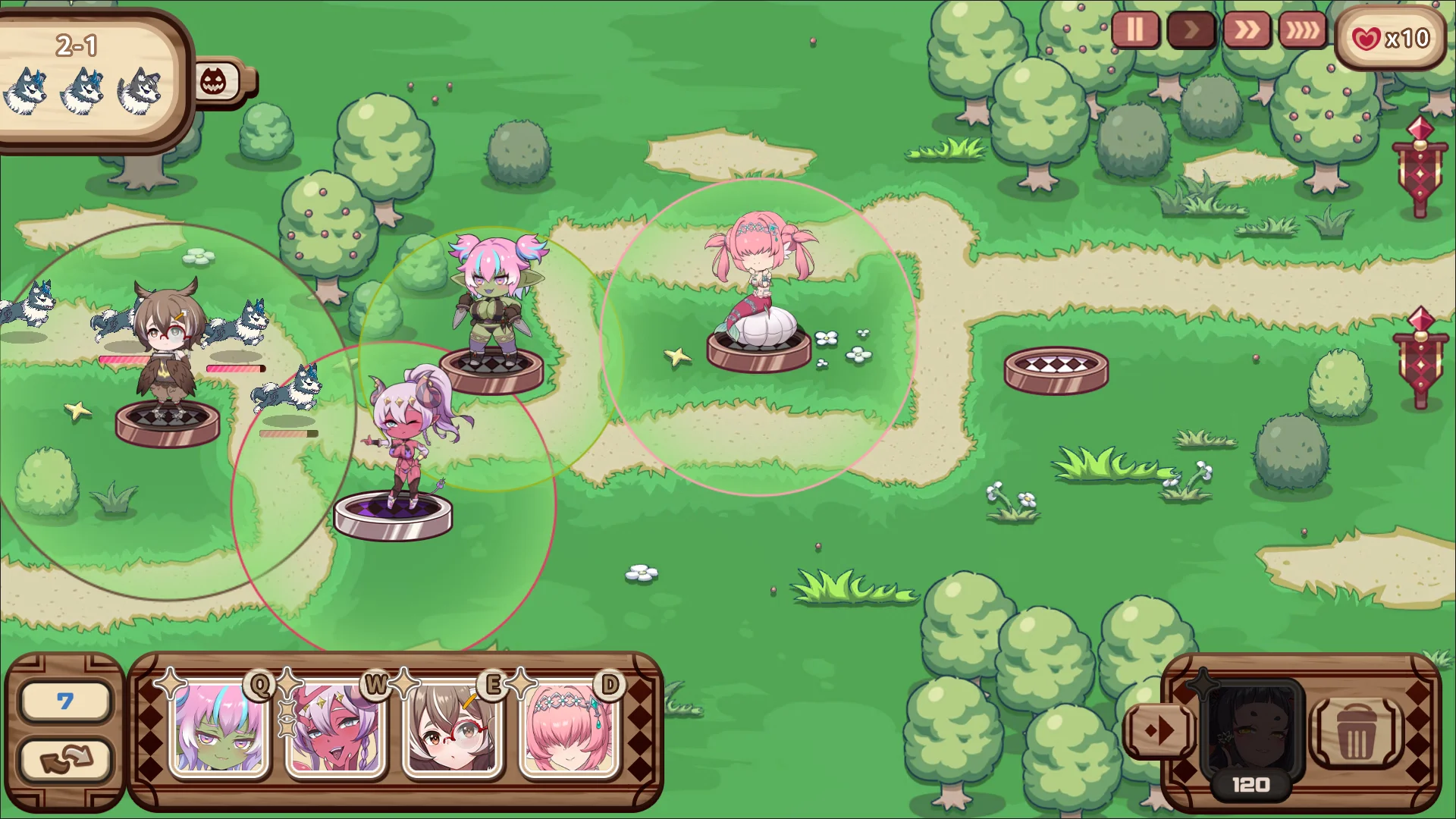The height and width of the screenshot is (819, 1456).
Task: Pause the game
Action: 1135,30
